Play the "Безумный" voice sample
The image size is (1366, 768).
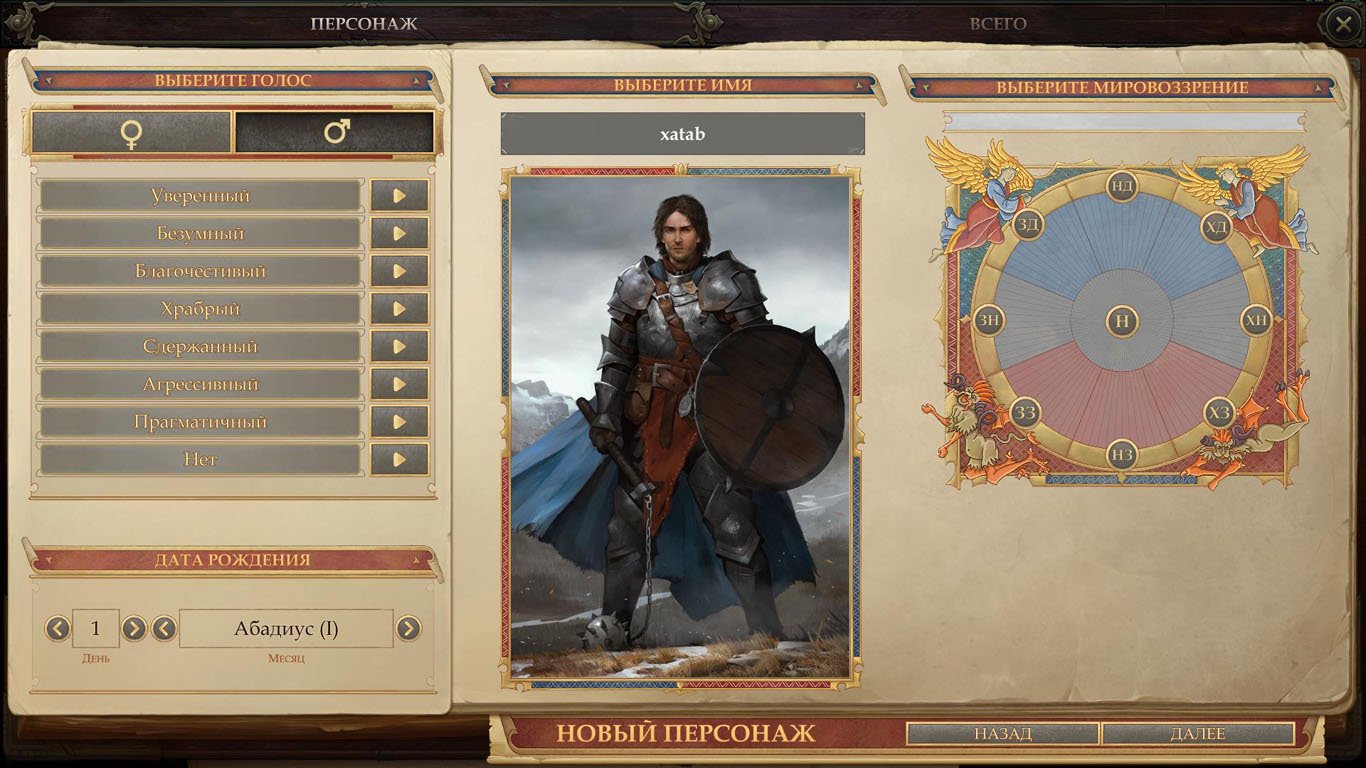(399, 233)
